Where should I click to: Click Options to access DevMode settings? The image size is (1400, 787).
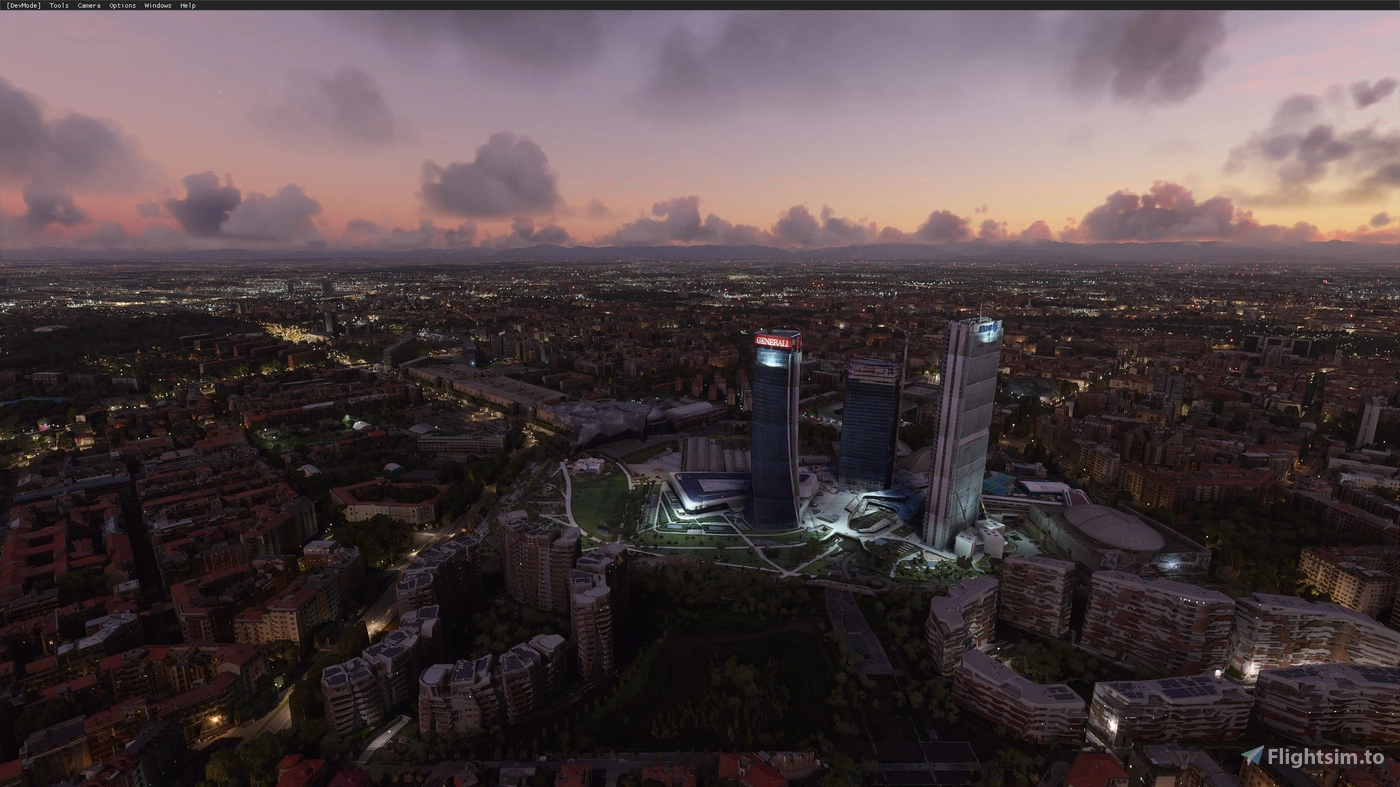click(x=120, y=5)
